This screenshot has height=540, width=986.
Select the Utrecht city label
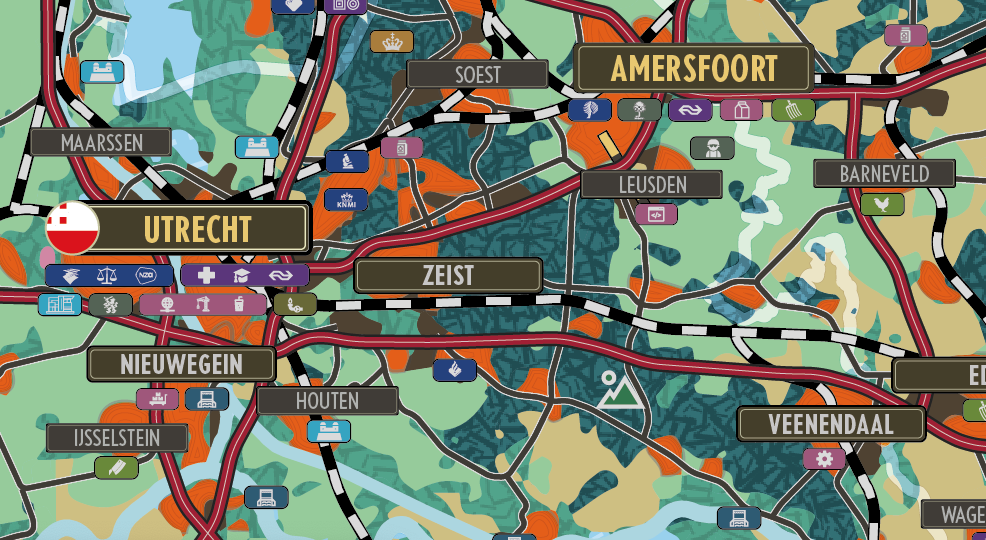pos(198,229)
